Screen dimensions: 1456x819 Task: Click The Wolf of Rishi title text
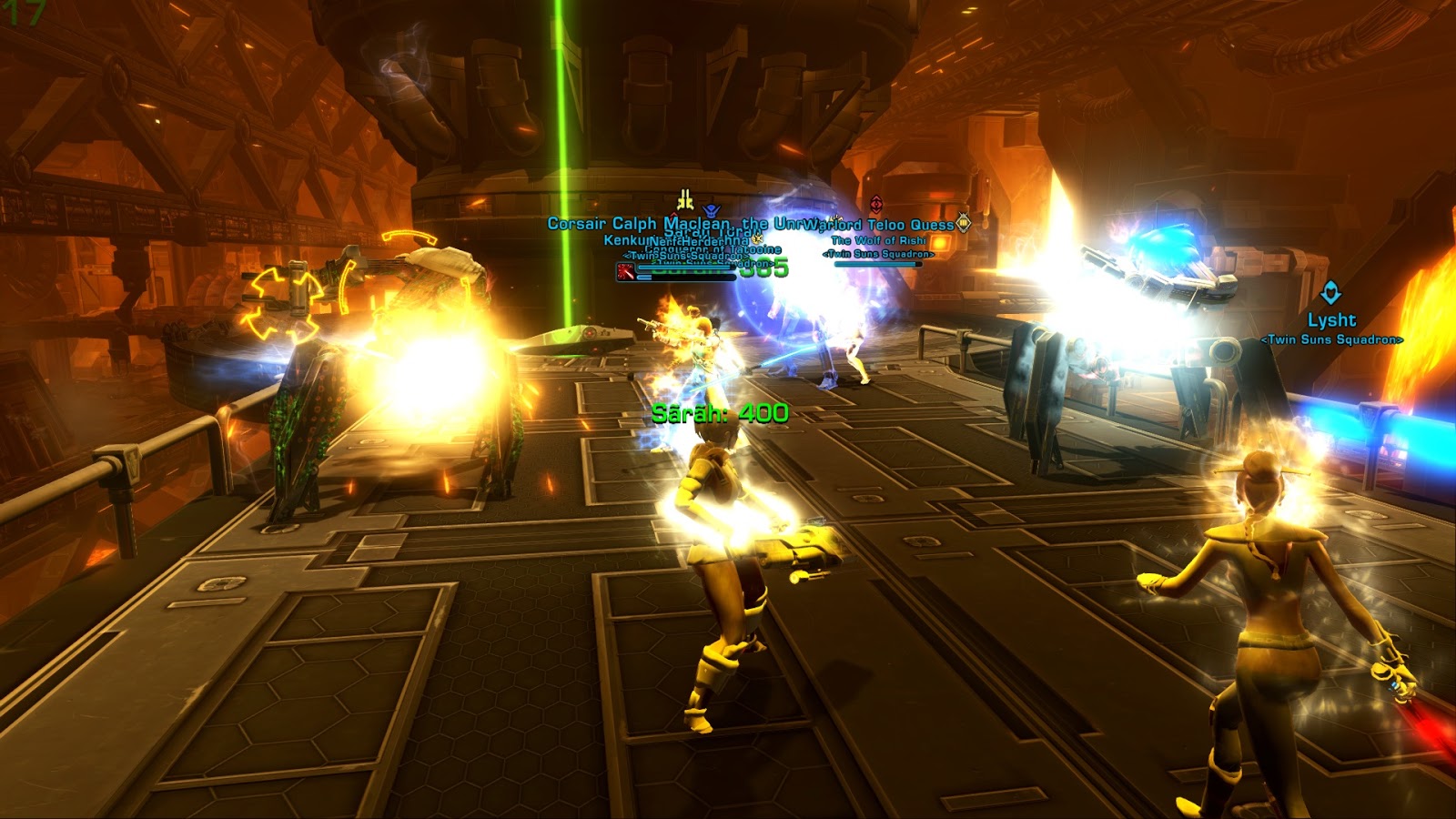pyautogui.click(x=879, y=240)
